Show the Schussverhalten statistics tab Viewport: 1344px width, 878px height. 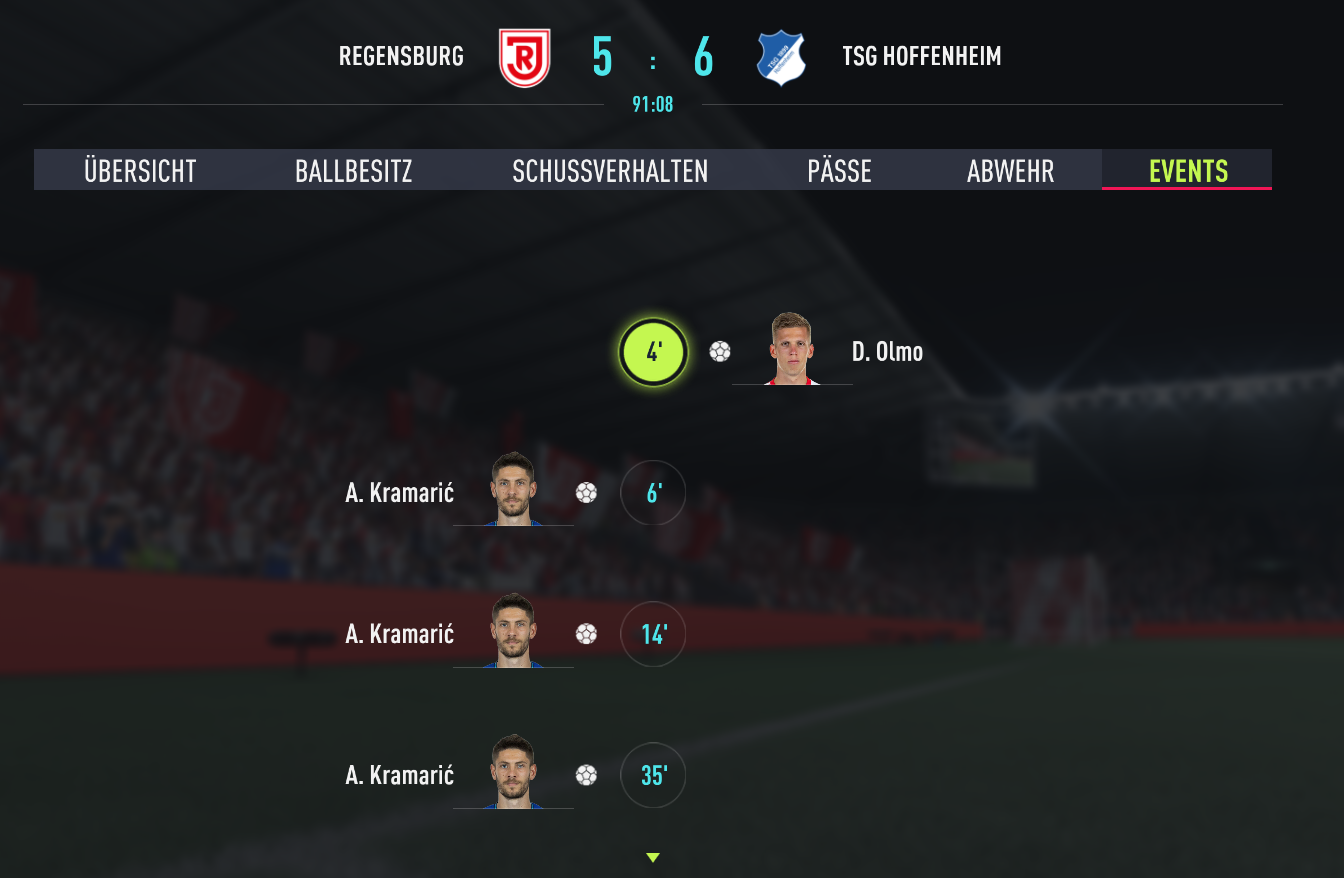(x=610, y=171)
